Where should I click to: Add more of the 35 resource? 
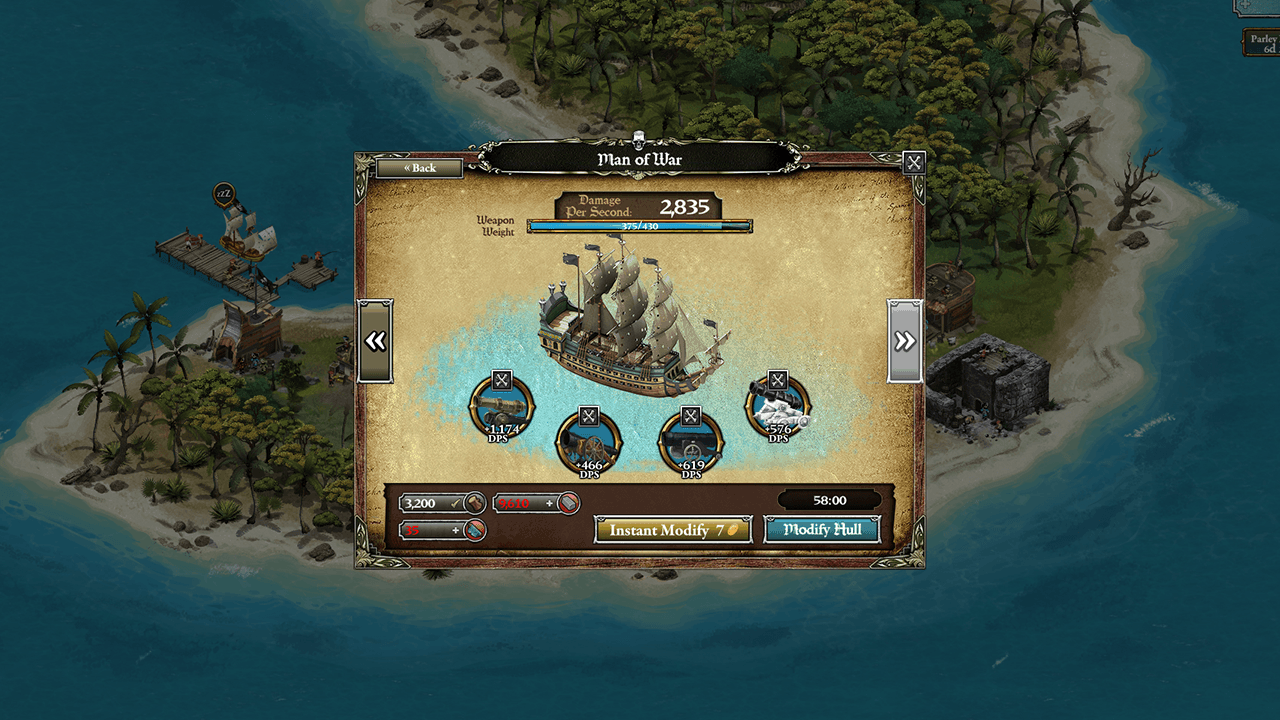coord(456,530)
